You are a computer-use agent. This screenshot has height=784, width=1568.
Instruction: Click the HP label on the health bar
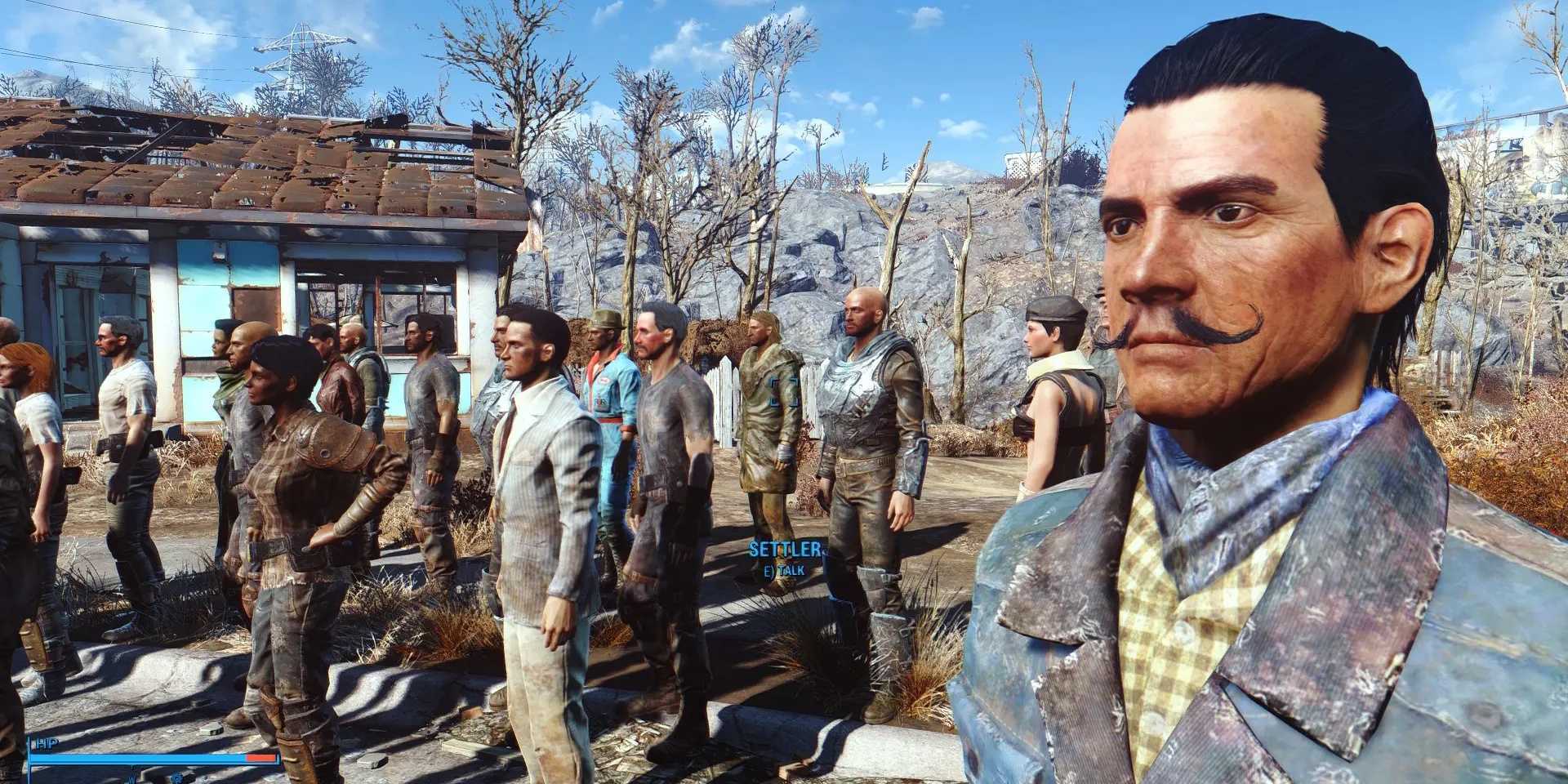pyautogui.click(x=46, y=742)
